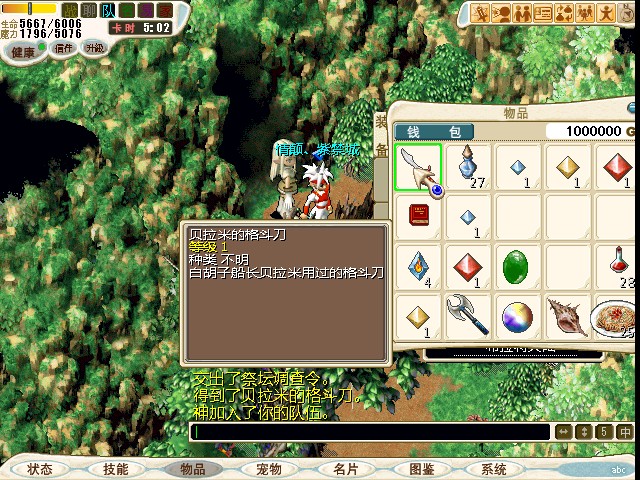The height and width of the screenshot is (480, 640).
Task: Pick the red spellbook item
Action: tap(418, 216)
